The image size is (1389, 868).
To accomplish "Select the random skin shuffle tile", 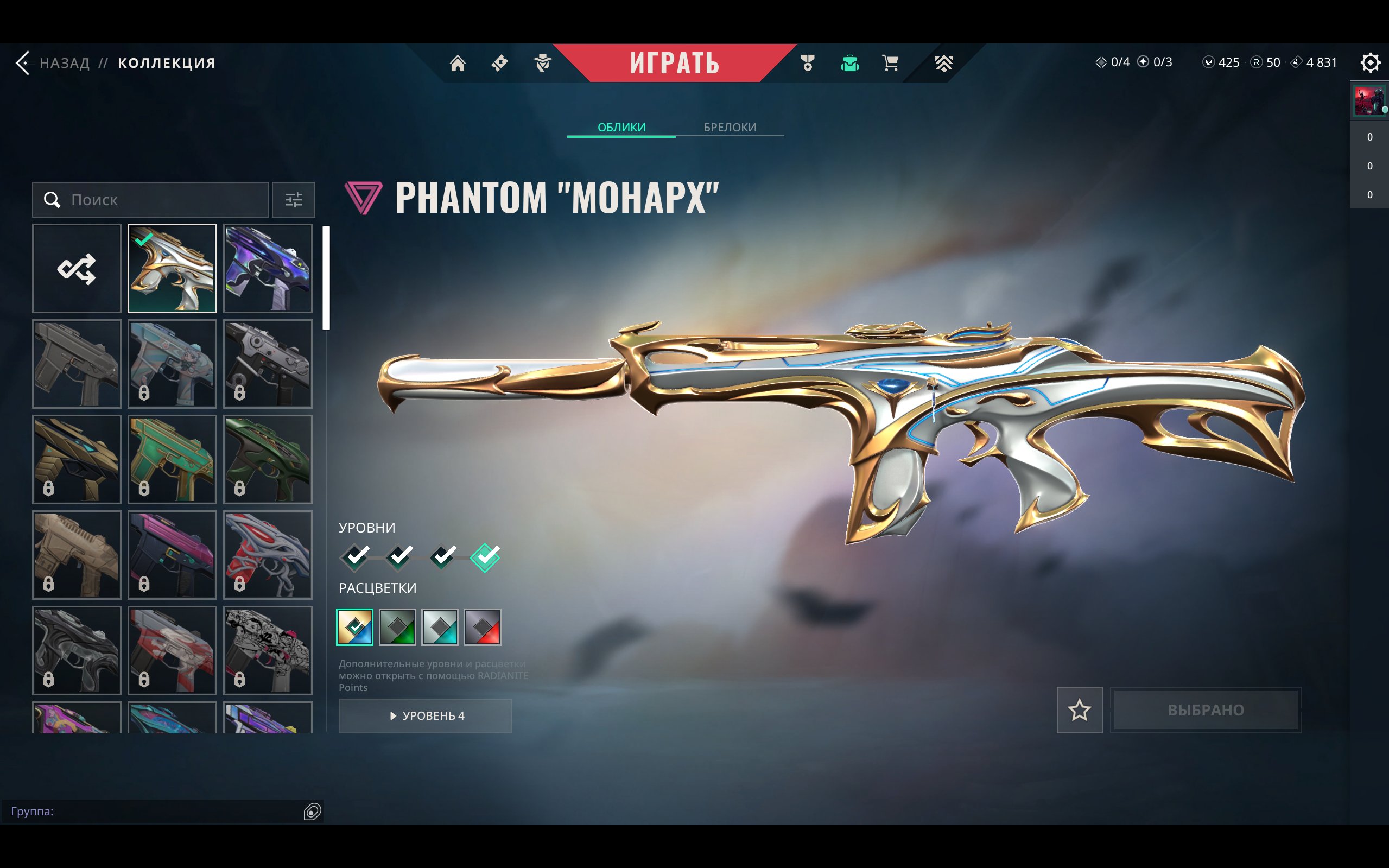I will pos(77,269).
